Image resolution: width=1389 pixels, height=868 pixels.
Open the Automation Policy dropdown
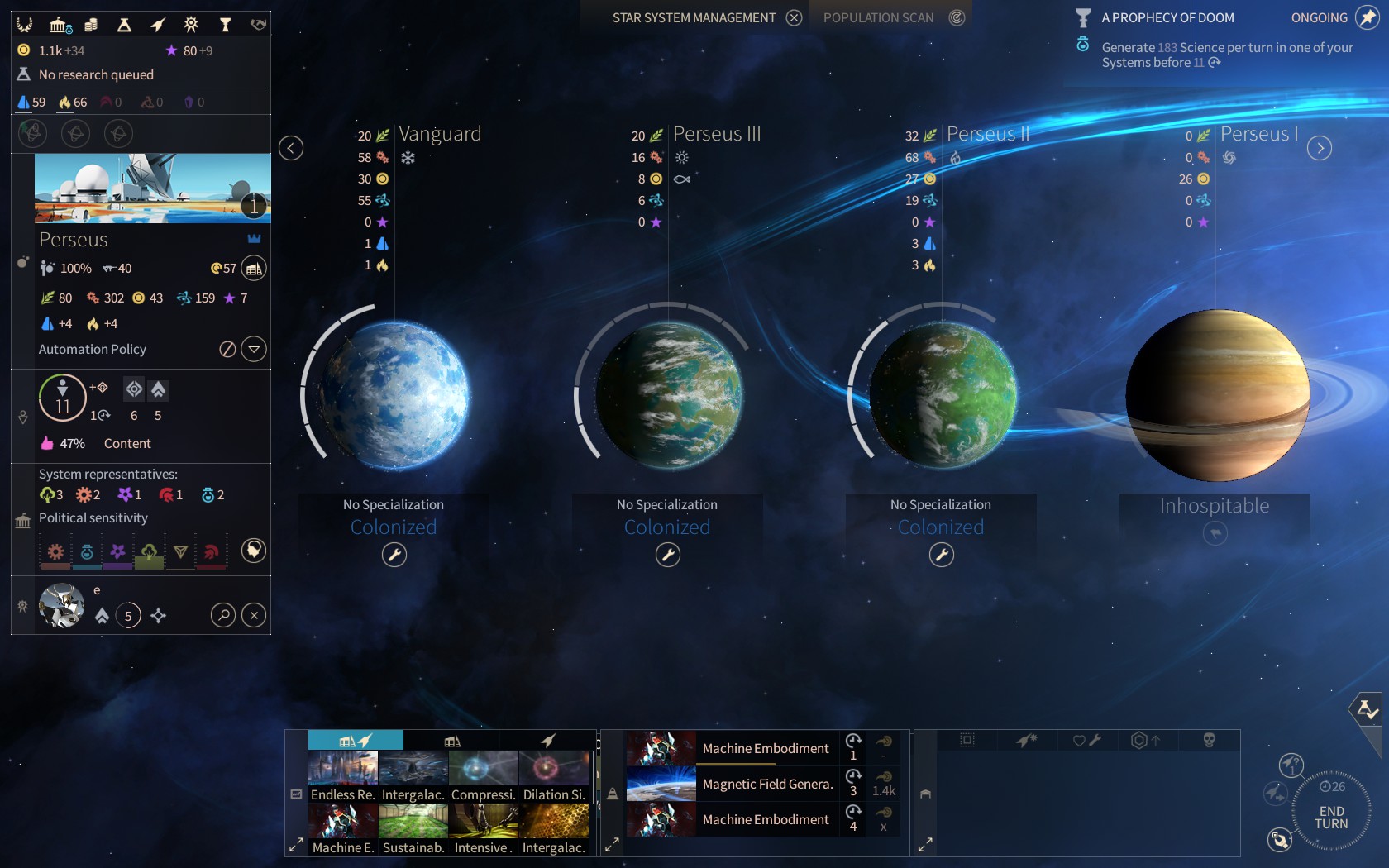coord(254,350)
